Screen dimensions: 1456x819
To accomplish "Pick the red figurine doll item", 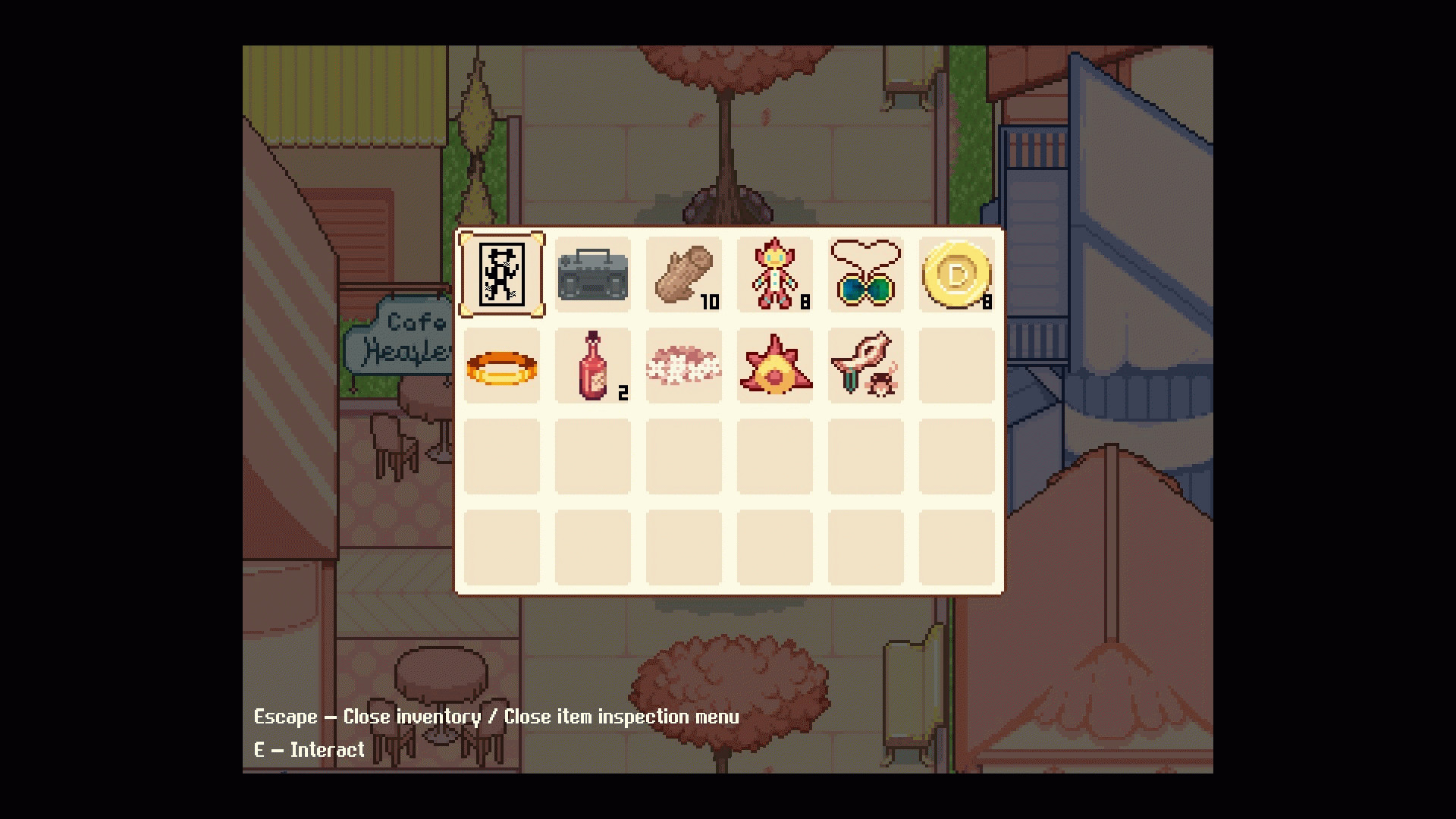I will [x=774, y=275].
